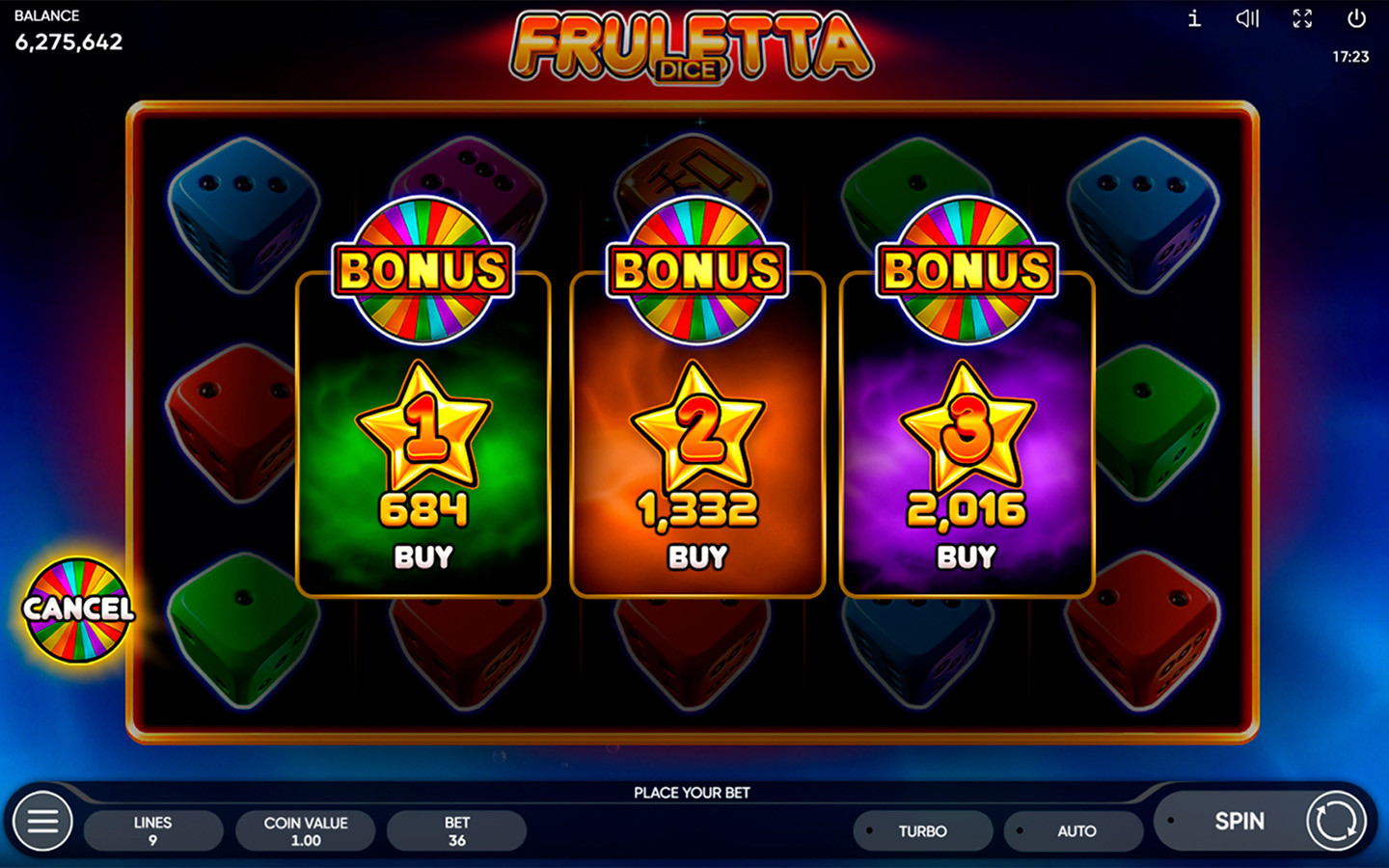1389x868 pixels.
Task: Open the Bet selector
Action: [x=457, y=831]
